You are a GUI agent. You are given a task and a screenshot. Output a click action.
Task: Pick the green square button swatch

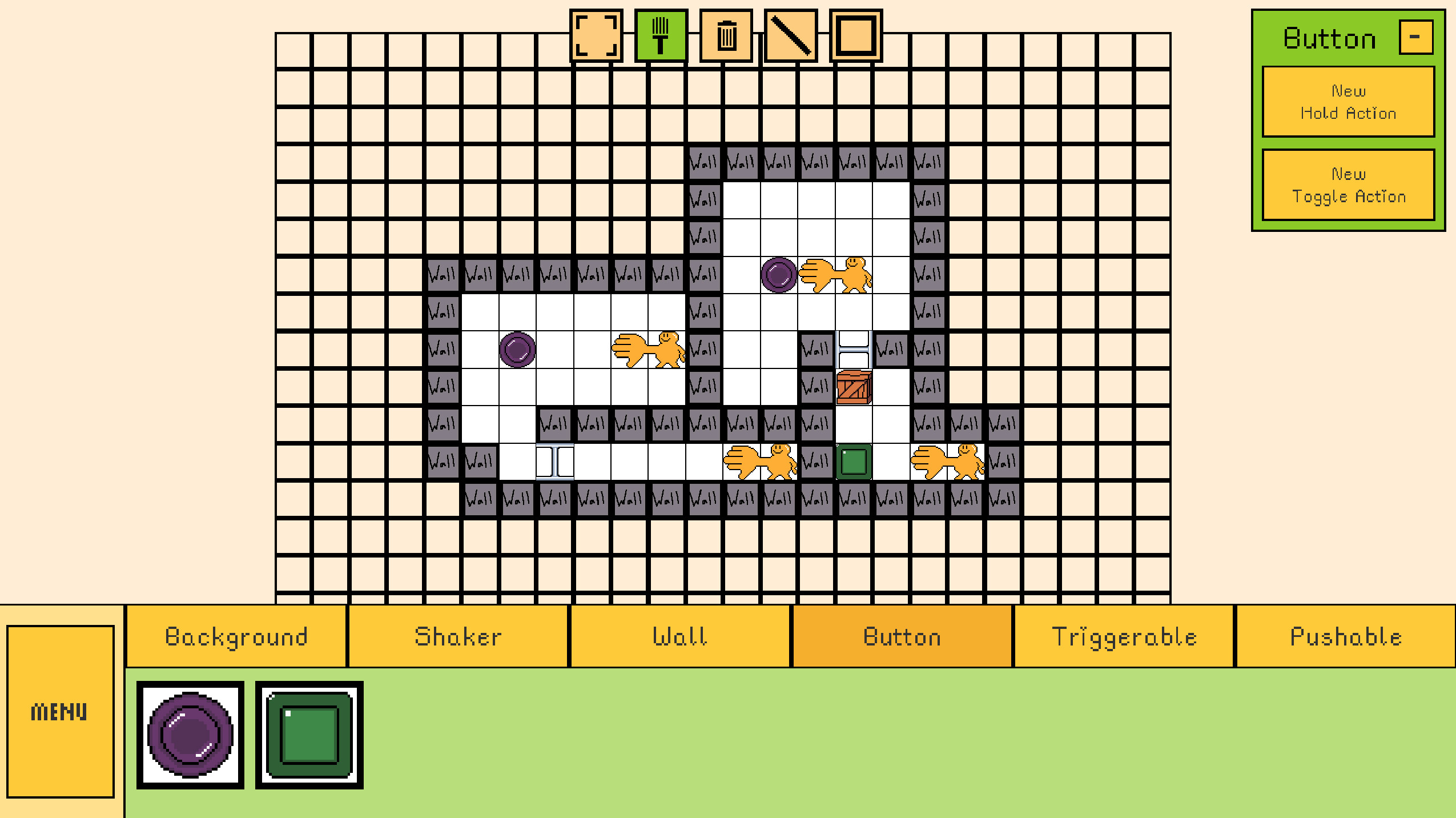point(308,735)
